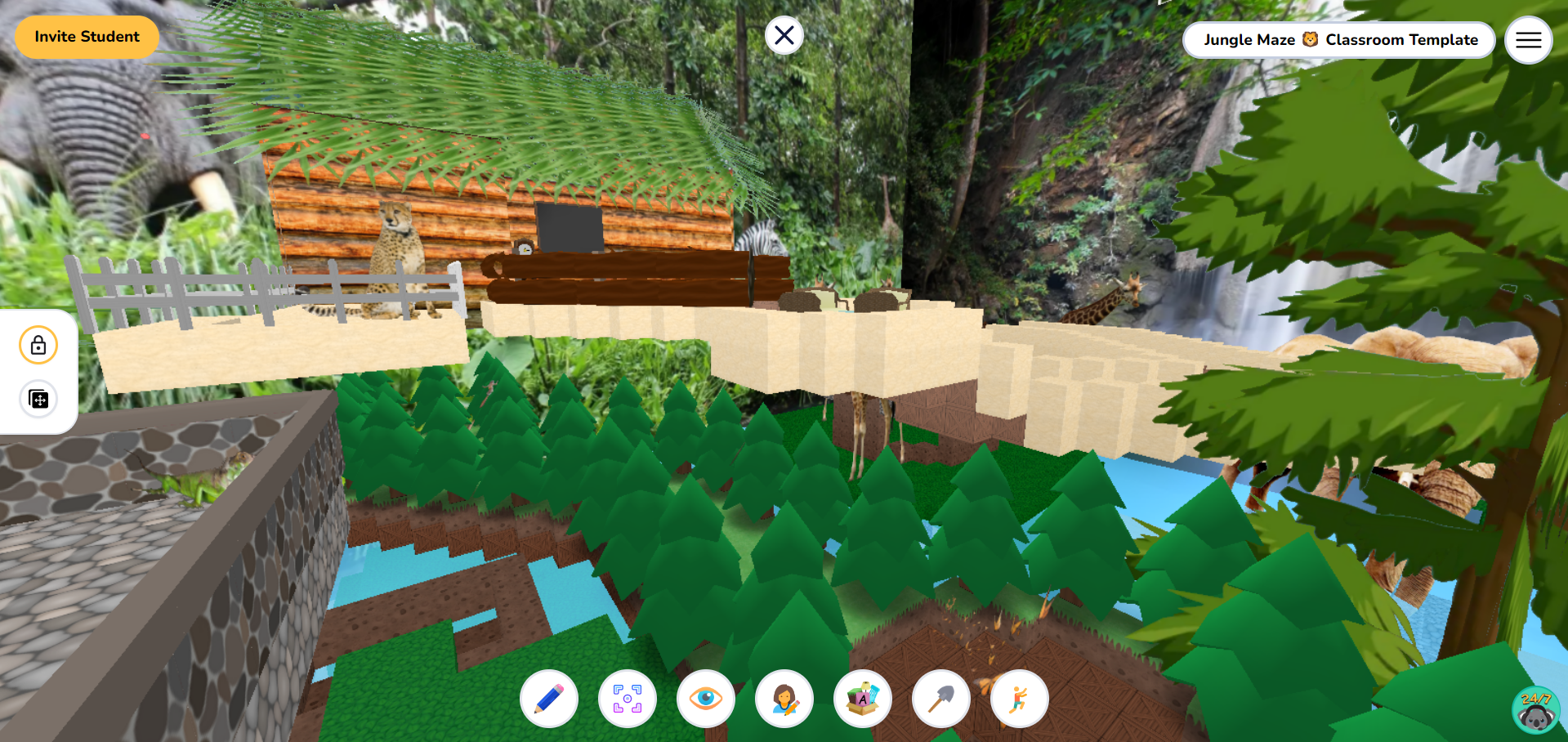
Task: Click the duplicate-and-move icon in the left panel
Action: 38,399
